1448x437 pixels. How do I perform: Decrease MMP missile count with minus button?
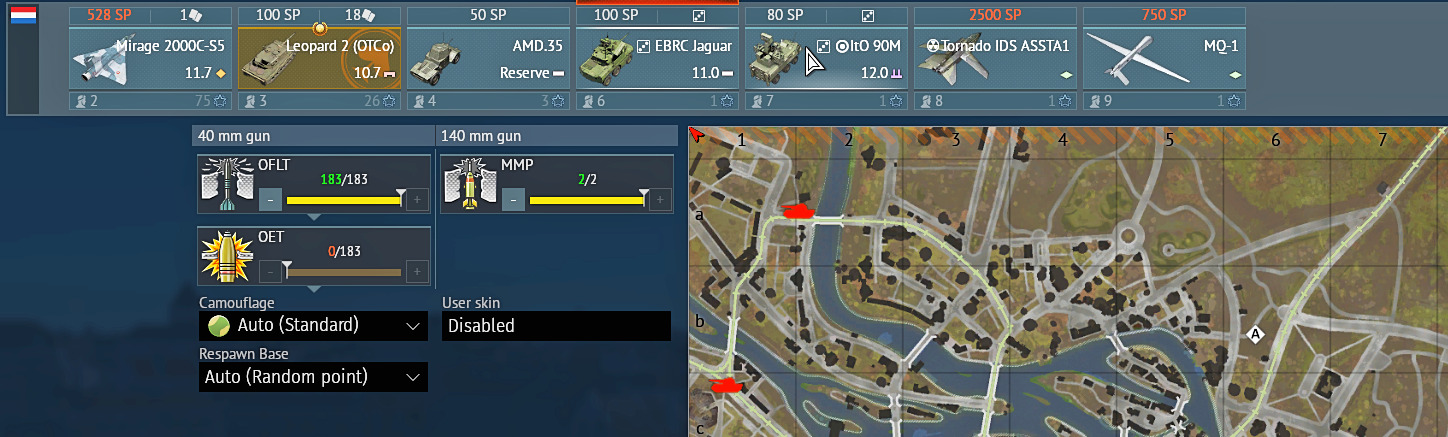tap(513, 200)
